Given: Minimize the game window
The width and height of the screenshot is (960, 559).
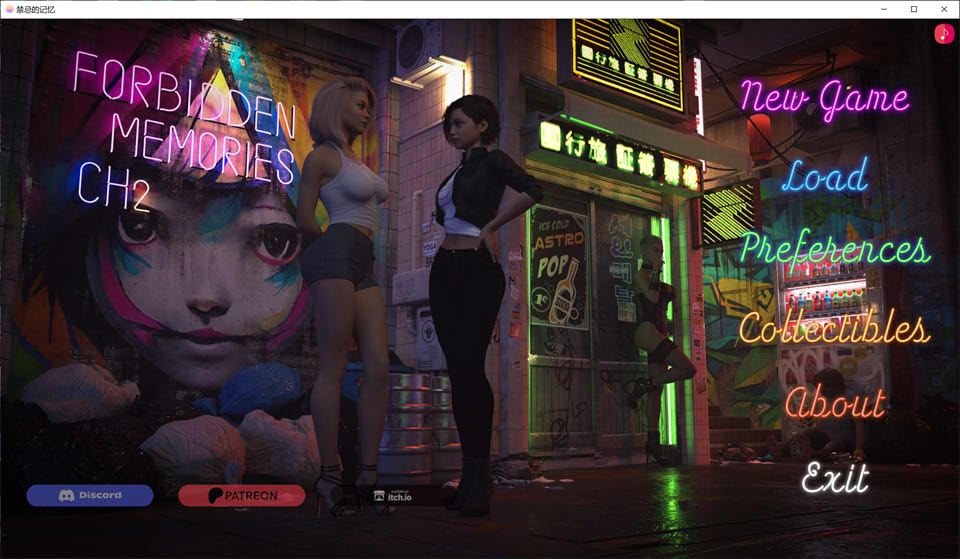Looking at the screenshot, I should point(884,9).
